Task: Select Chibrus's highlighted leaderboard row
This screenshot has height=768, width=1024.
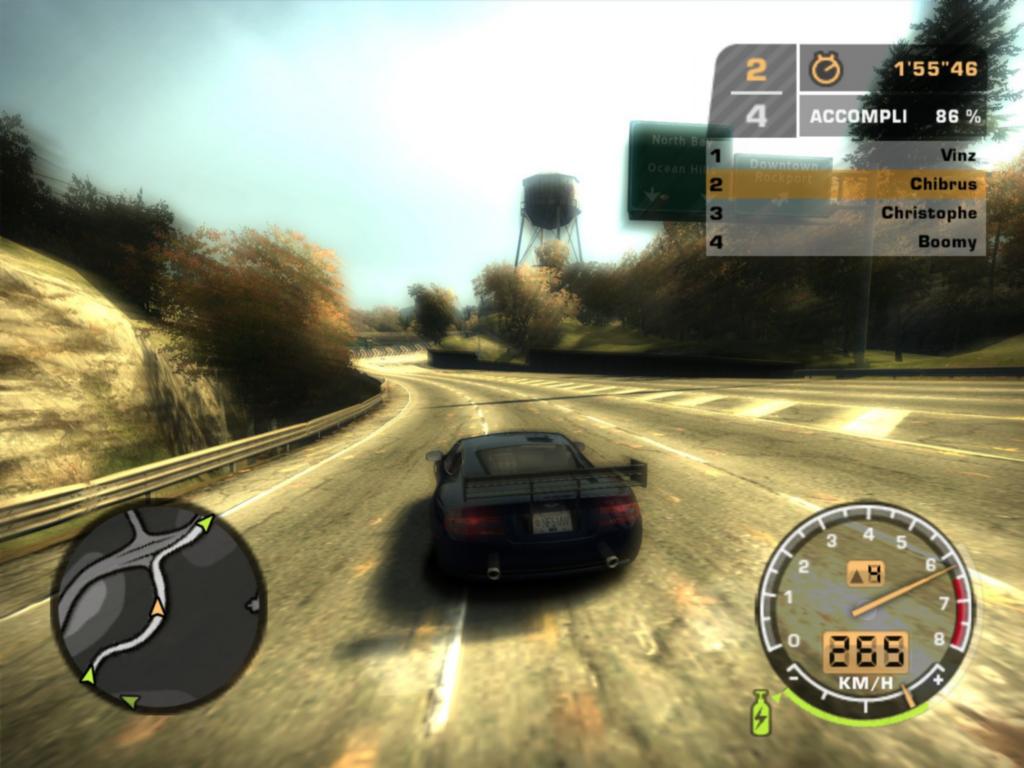Action: tap(845, 184)
